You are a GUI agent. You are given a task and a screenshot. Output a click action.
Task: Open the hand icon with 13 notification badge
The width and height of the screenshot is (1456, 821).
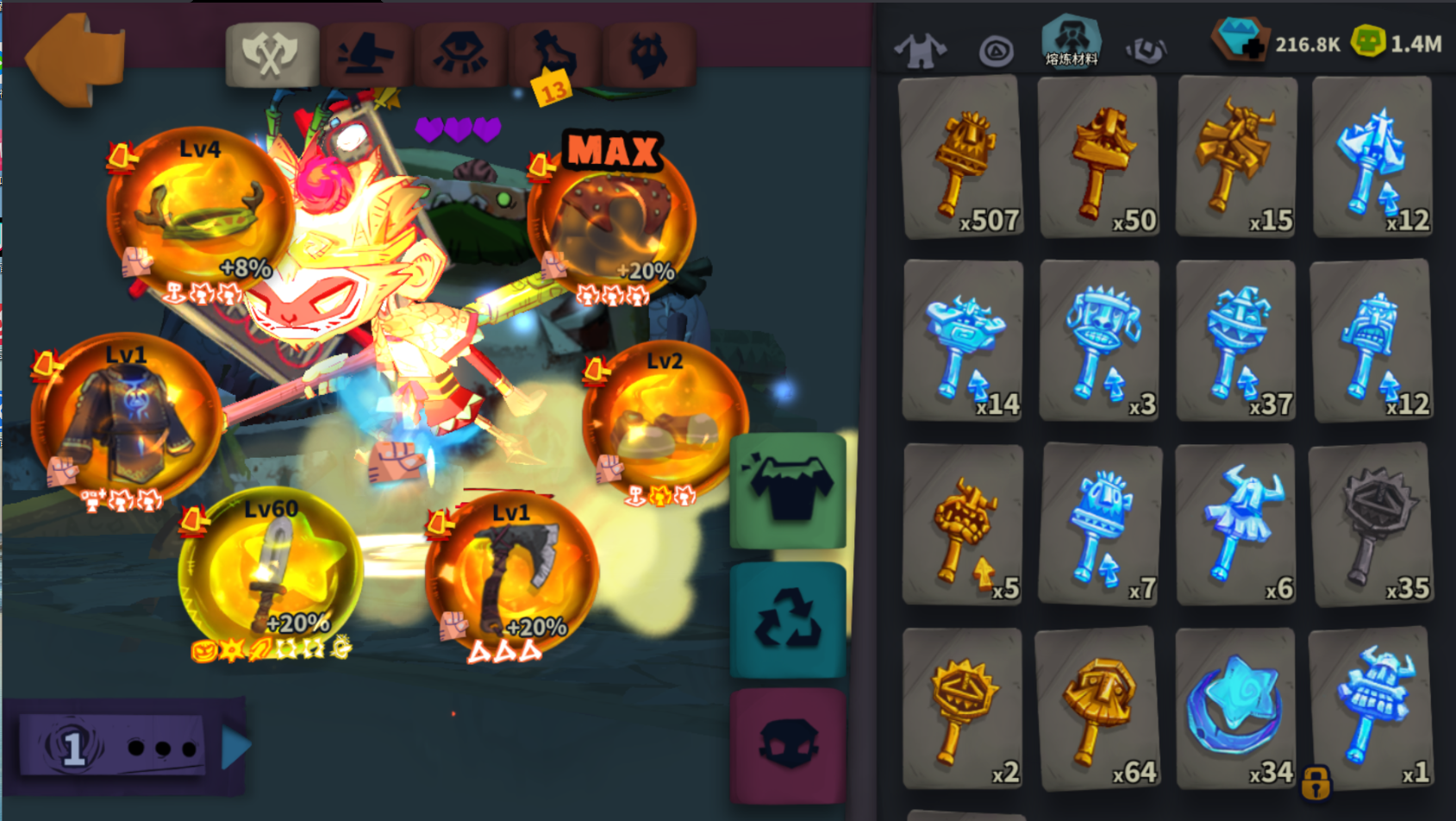(x=554, y=53)
